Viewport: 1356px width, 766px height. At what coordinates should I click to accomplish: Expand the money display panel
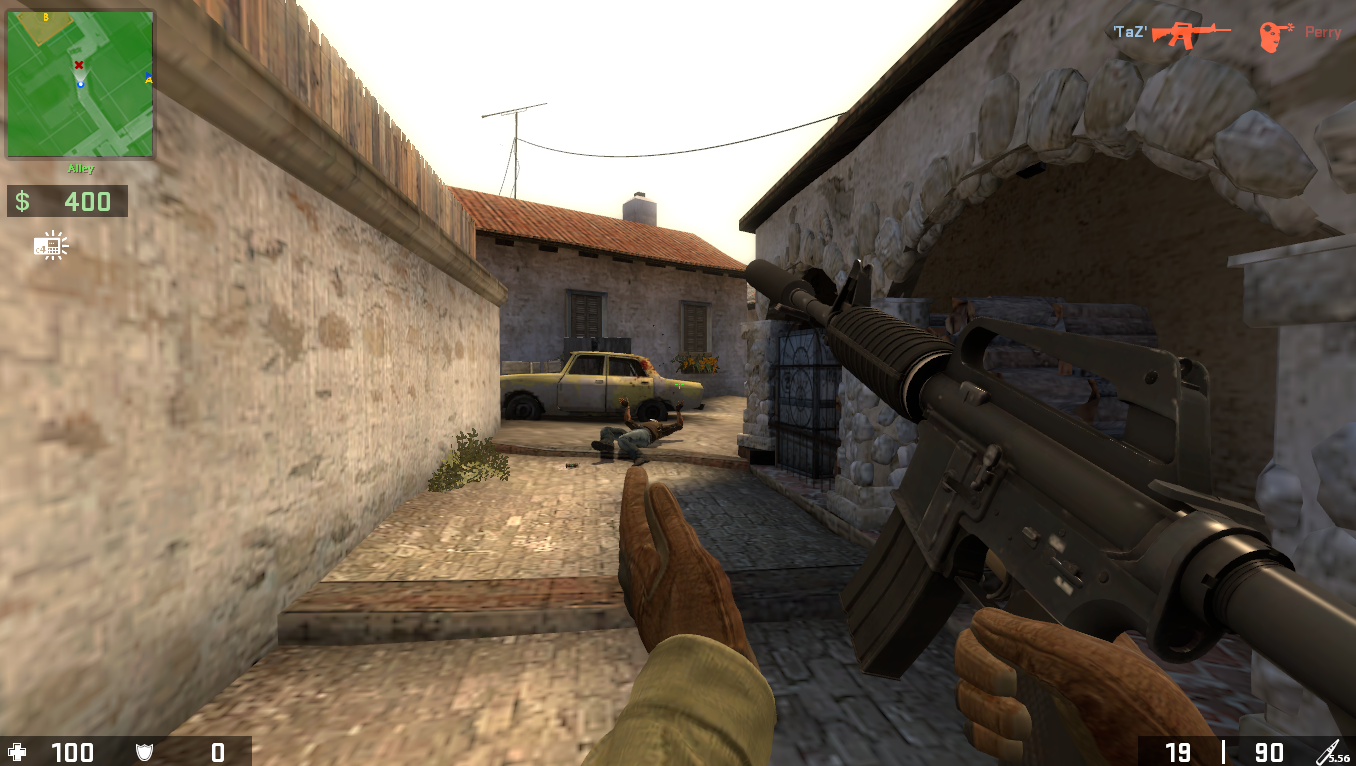point(67,201)
